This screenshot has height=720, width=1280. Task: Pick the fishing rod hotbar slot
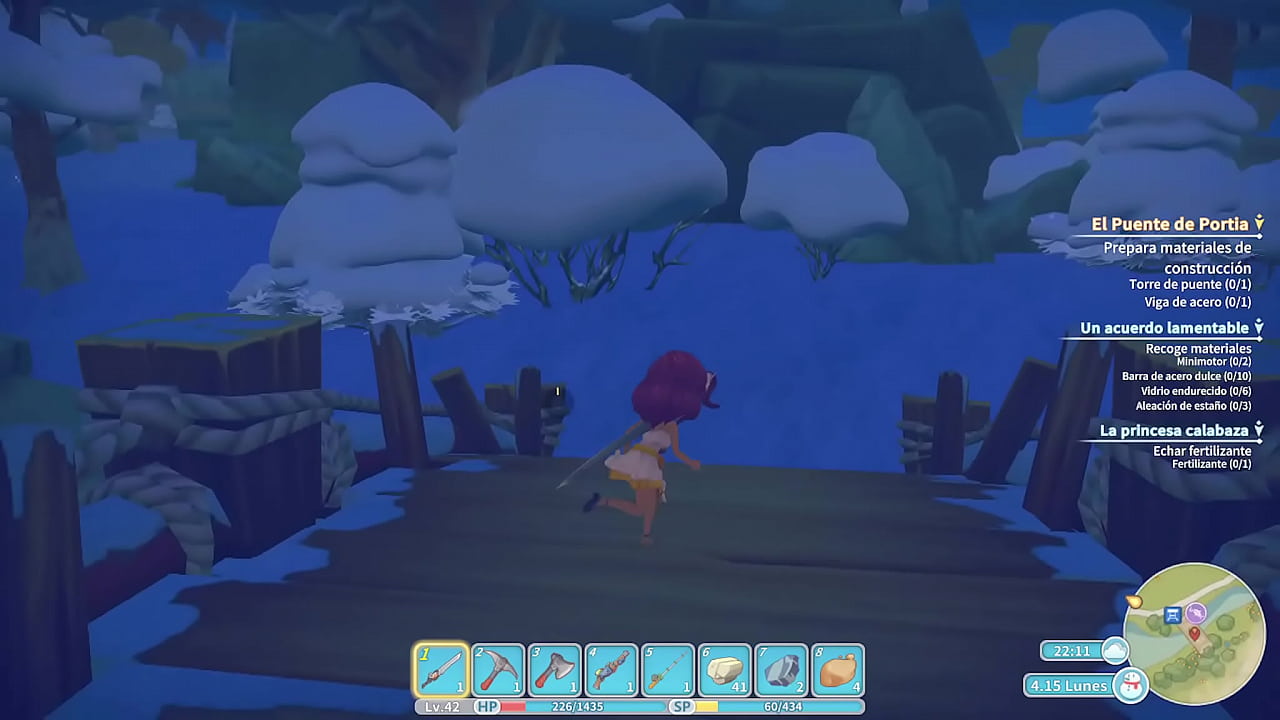click(668, 670)
